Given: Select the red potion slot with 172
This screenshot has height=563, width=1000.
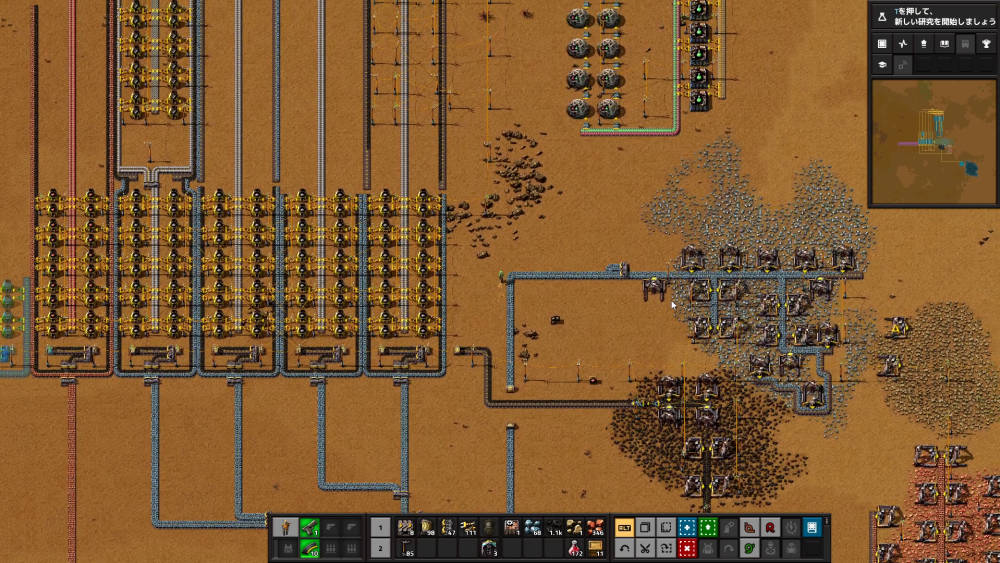Looking at the screenshot, I should pos(574,548).
